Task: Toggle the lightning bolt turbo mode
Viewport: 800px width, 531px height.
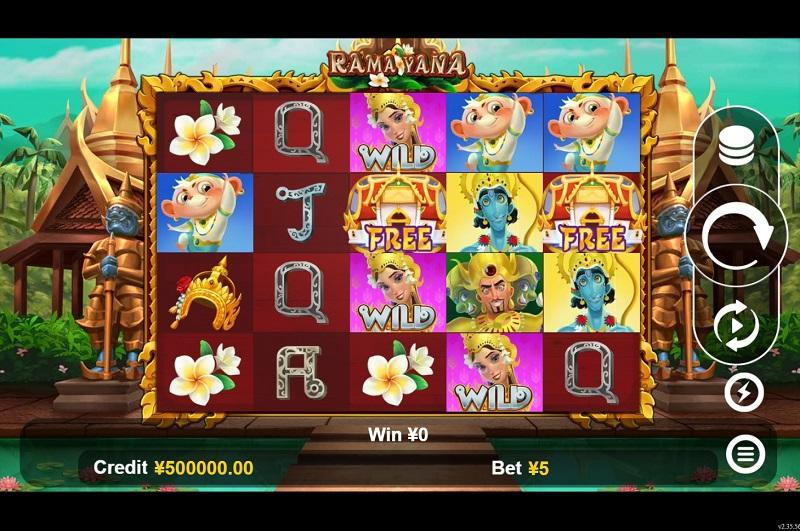Action: point(744,393)
